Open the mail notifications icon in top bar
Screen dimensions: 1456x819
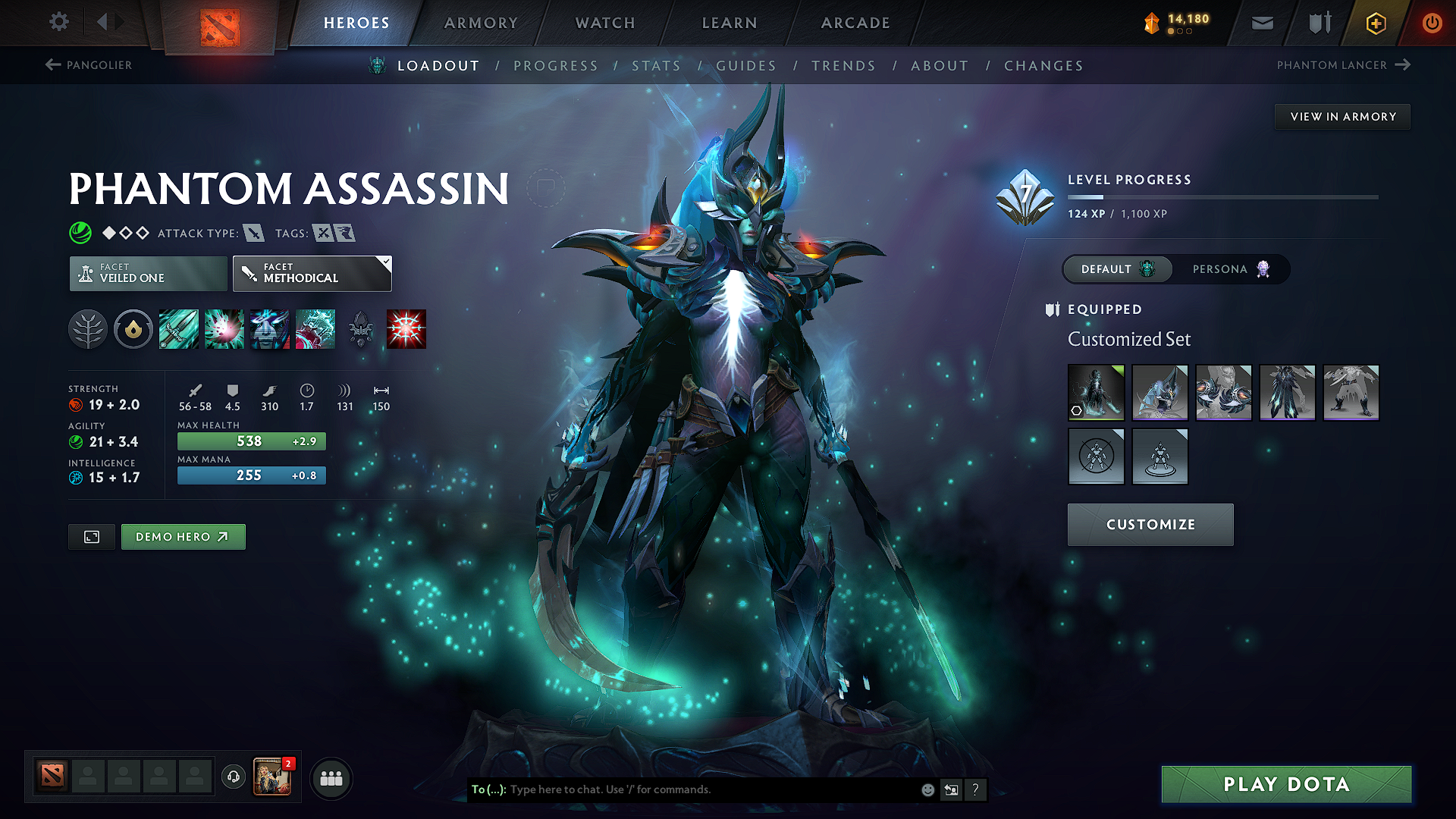pos(1261,23)
